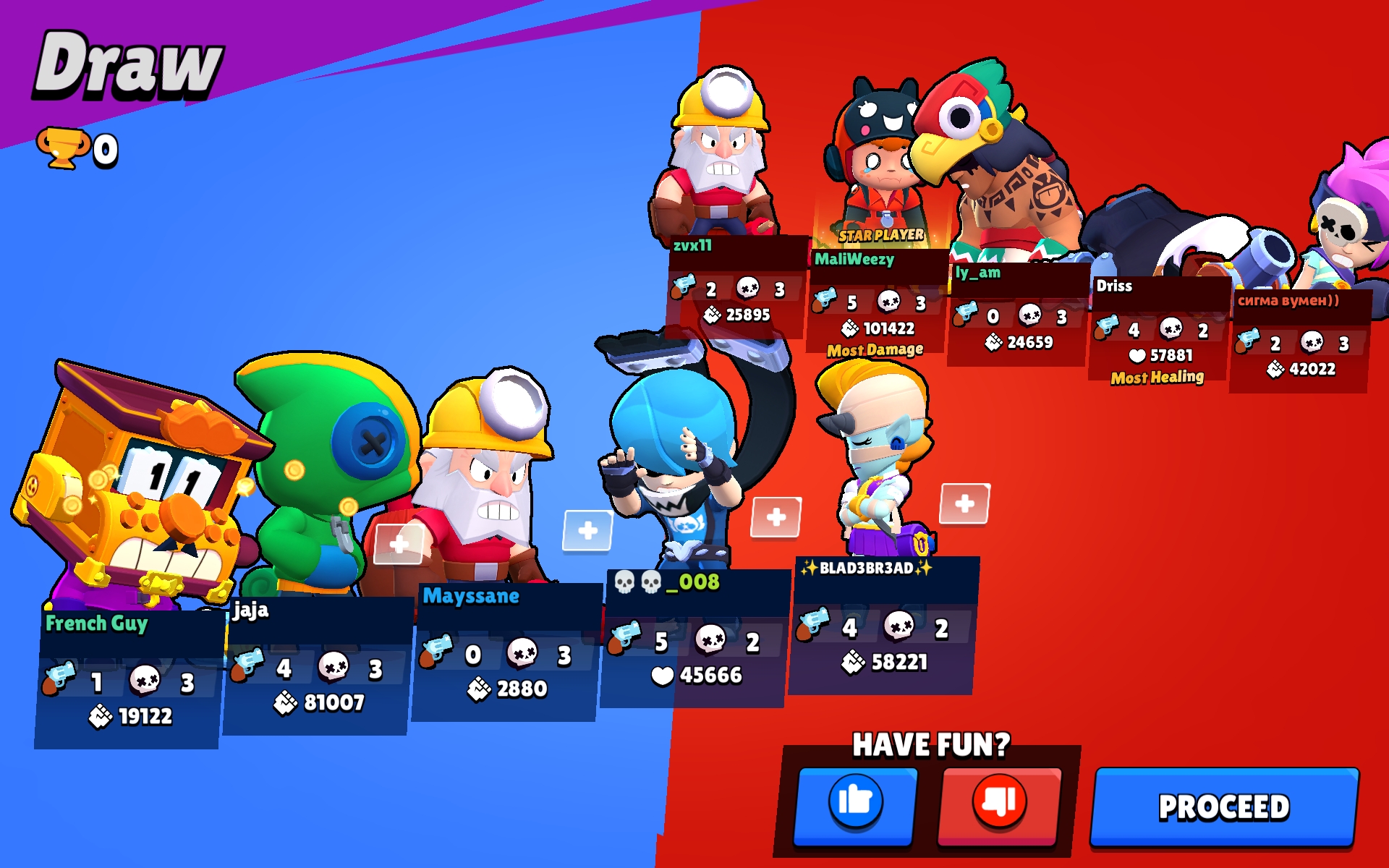
Task: Proceed to the next screen
Action: pyautogui.click(x=1224, y=807)
